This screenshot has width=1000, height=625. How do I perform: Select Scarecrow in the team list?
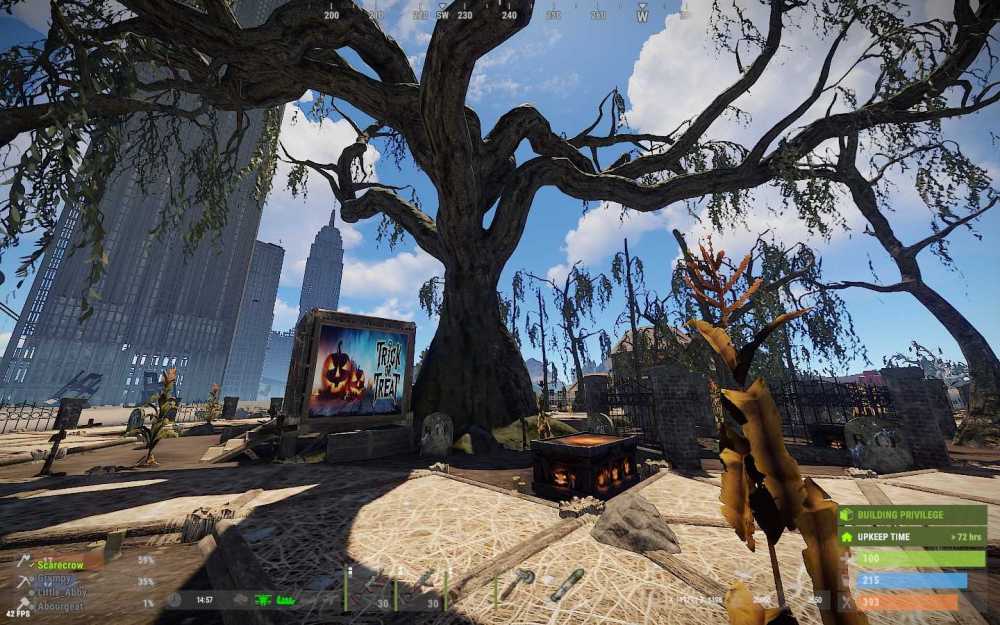[x=61, y=564]
